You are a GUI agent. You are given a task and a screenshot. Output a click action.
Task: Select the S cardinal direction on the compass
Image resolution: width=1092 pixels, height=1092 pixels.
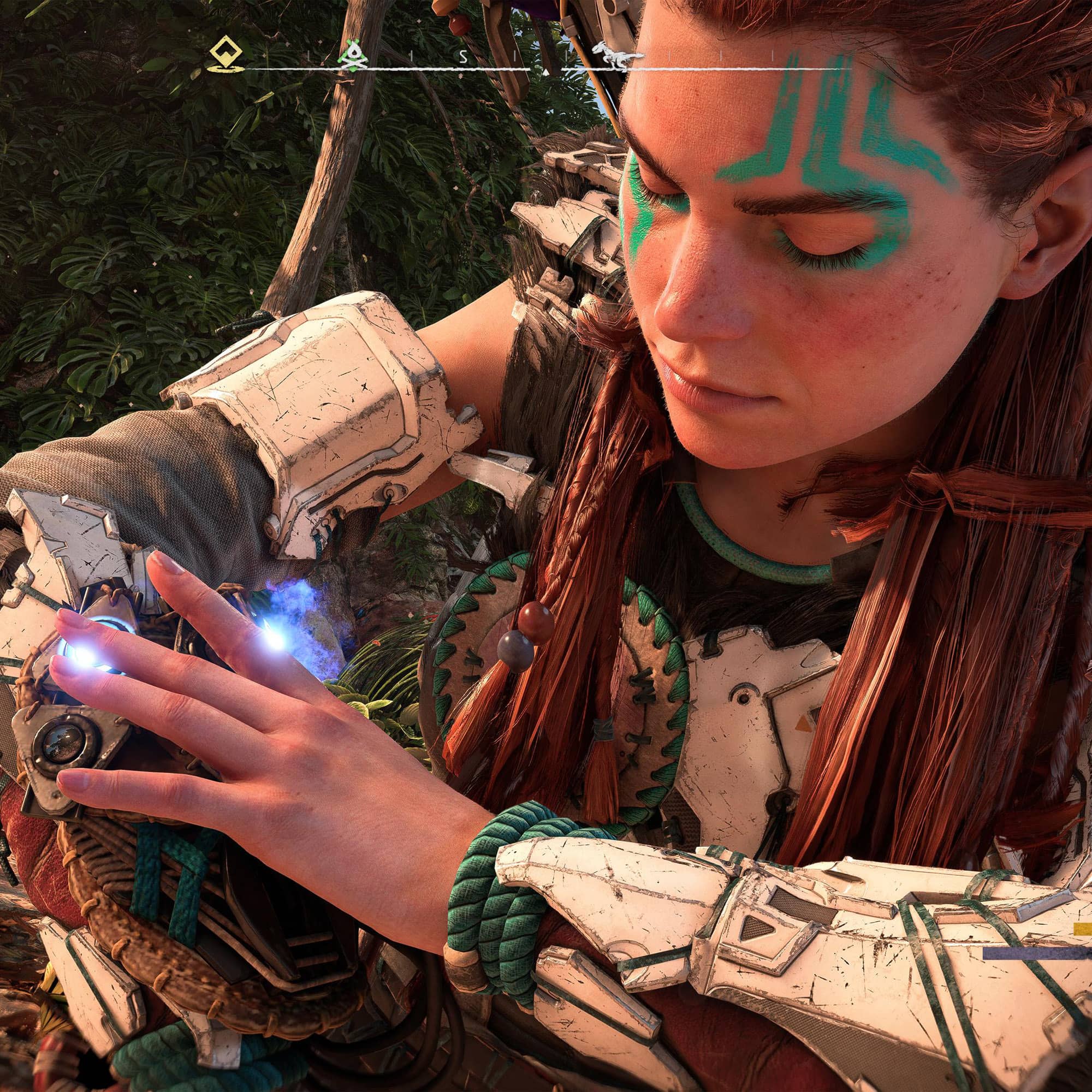pos(464,57)
